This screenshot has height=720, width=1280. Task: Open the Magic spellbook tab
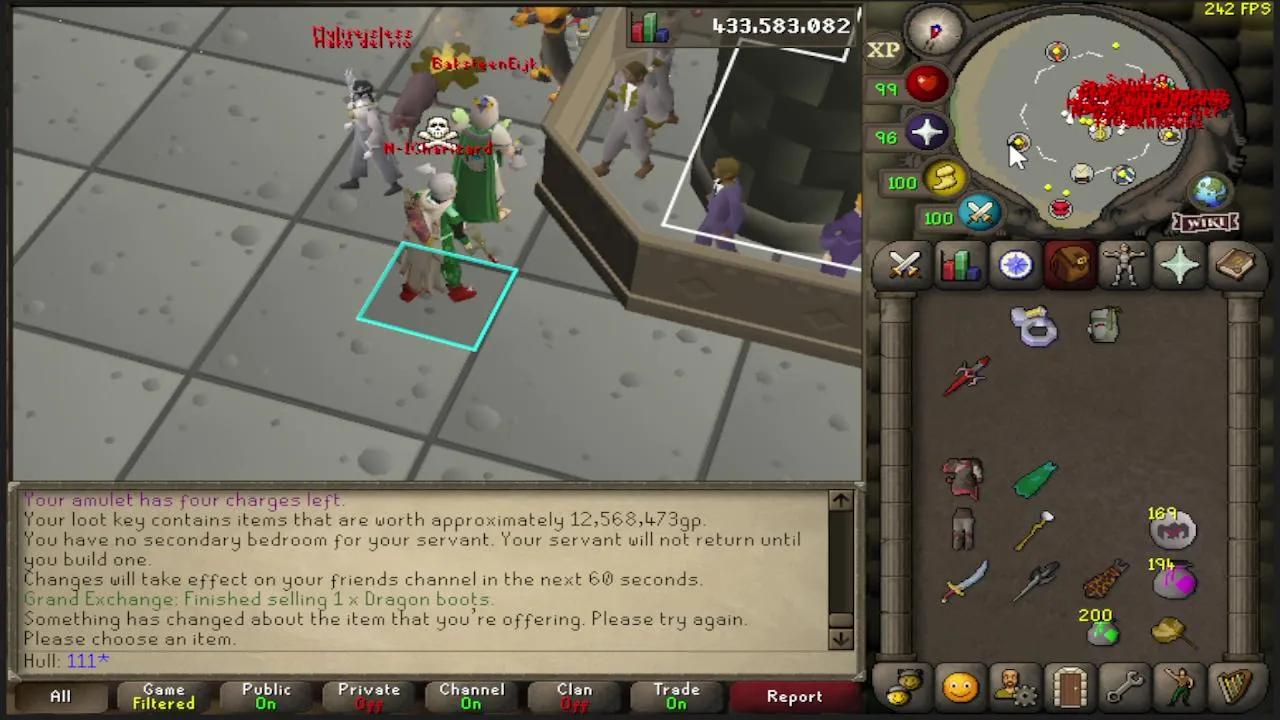tap(1234, 264)
